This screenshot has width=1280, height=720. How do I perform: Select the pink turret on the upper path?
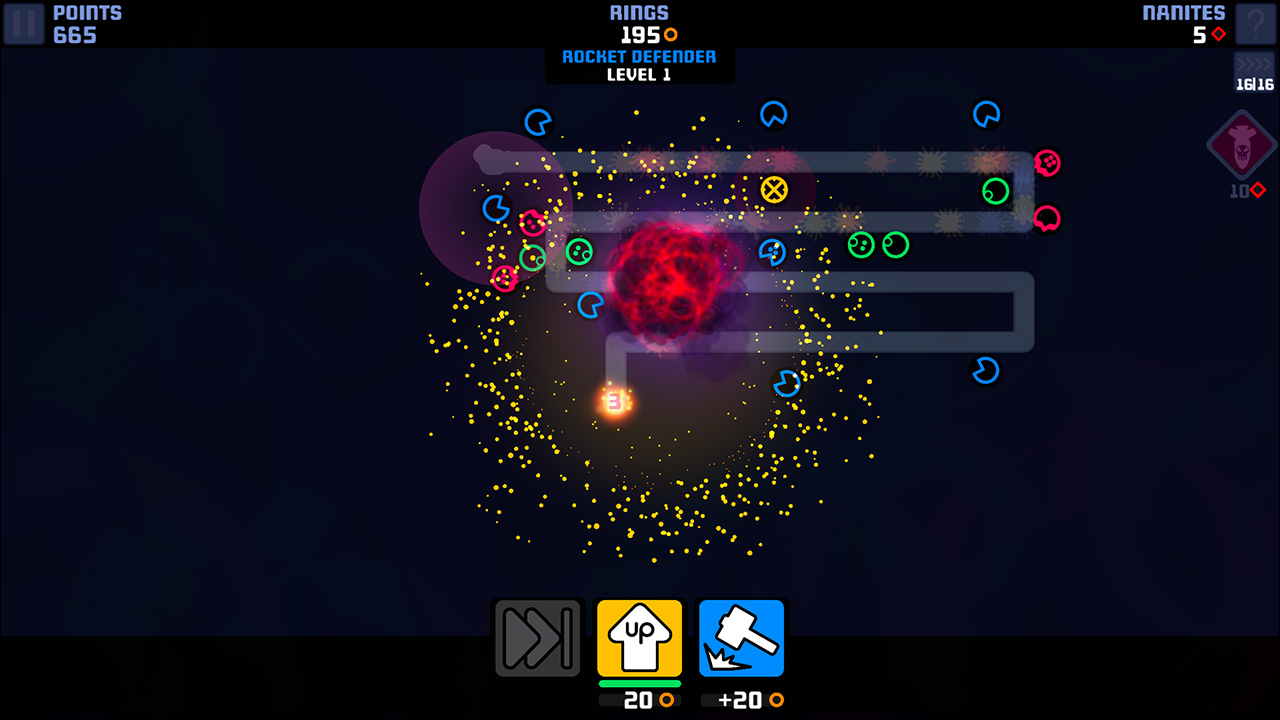tap(1048, 160)
